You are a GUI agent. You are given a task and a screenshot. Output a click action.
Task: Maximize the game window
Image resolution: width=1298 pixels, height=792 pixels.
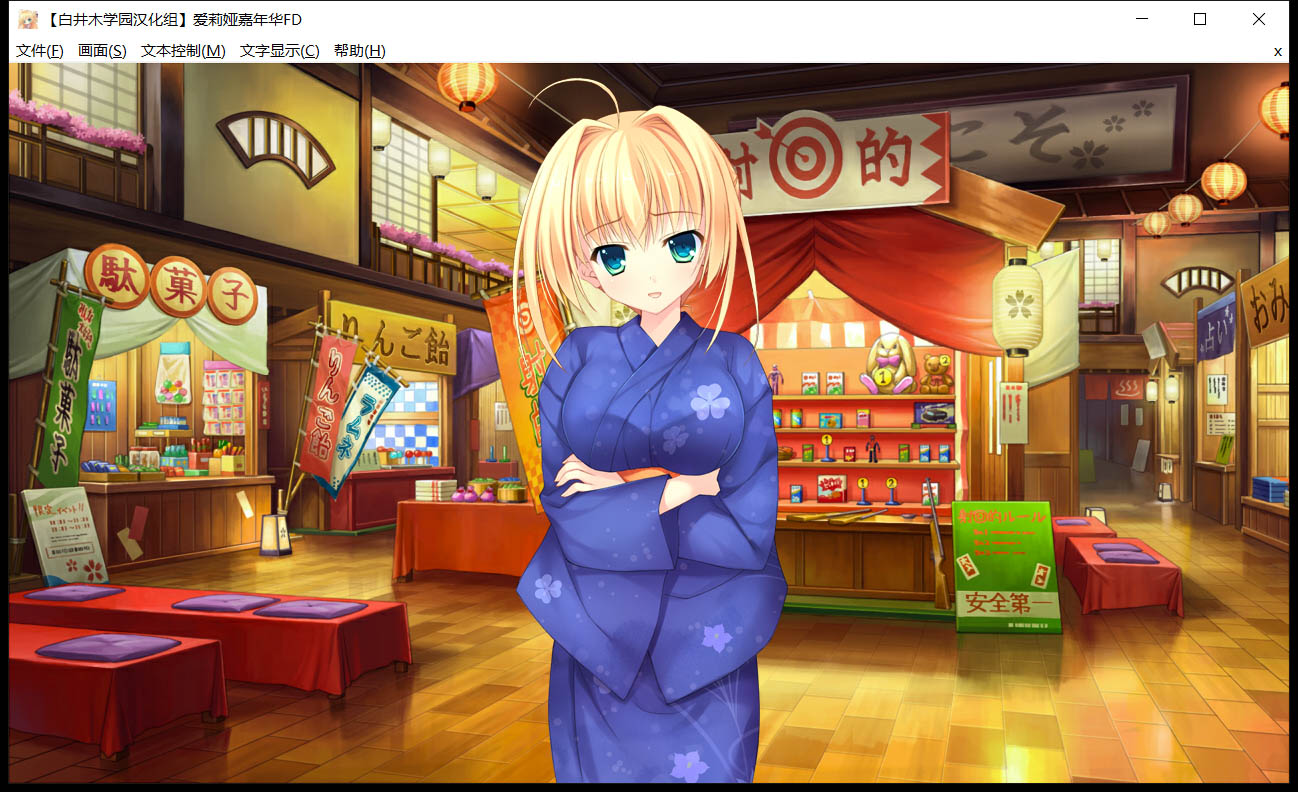tap(1200, 18)
